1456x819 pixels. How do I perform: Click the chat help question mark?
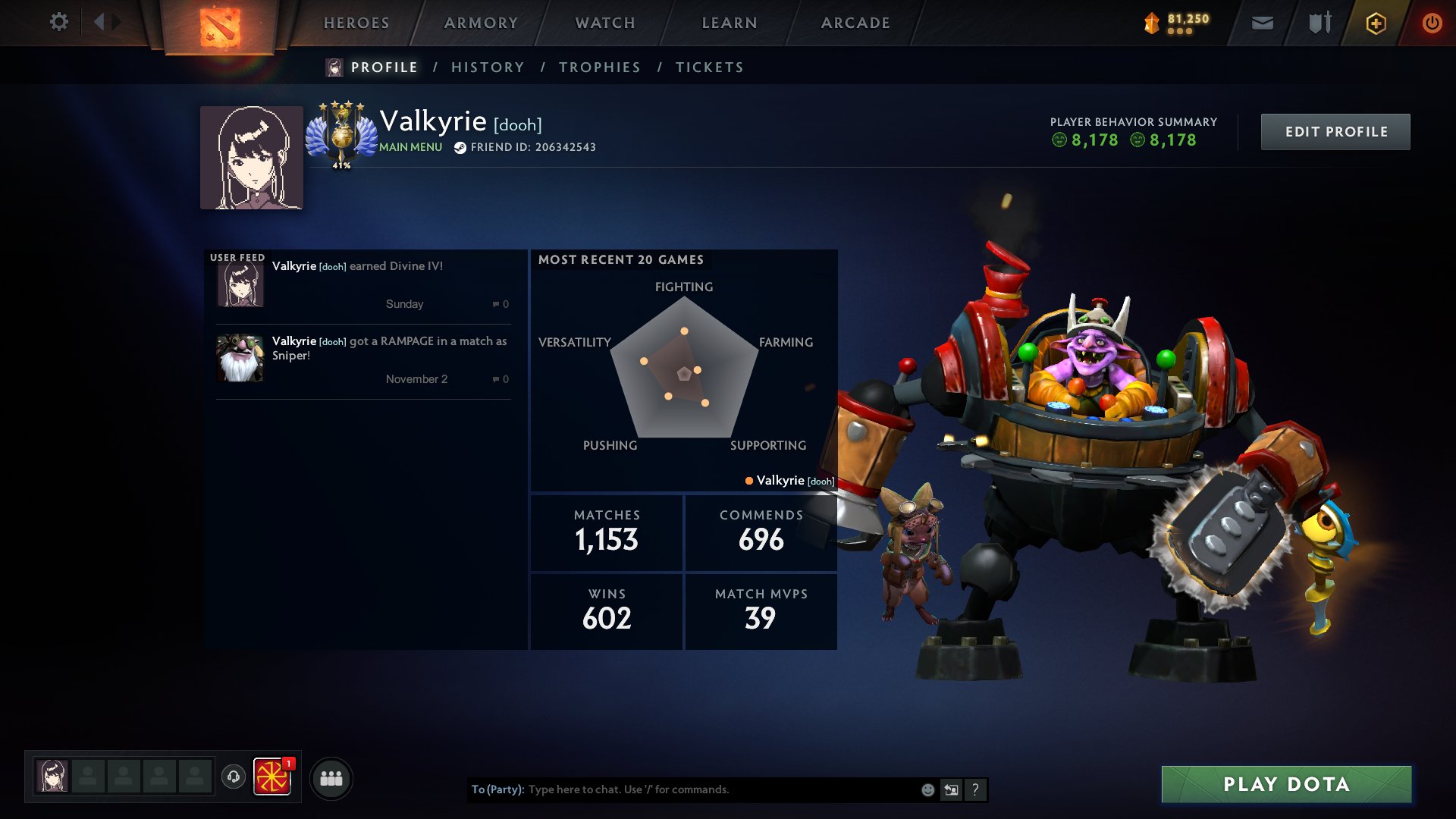click(x=975, y=789)
